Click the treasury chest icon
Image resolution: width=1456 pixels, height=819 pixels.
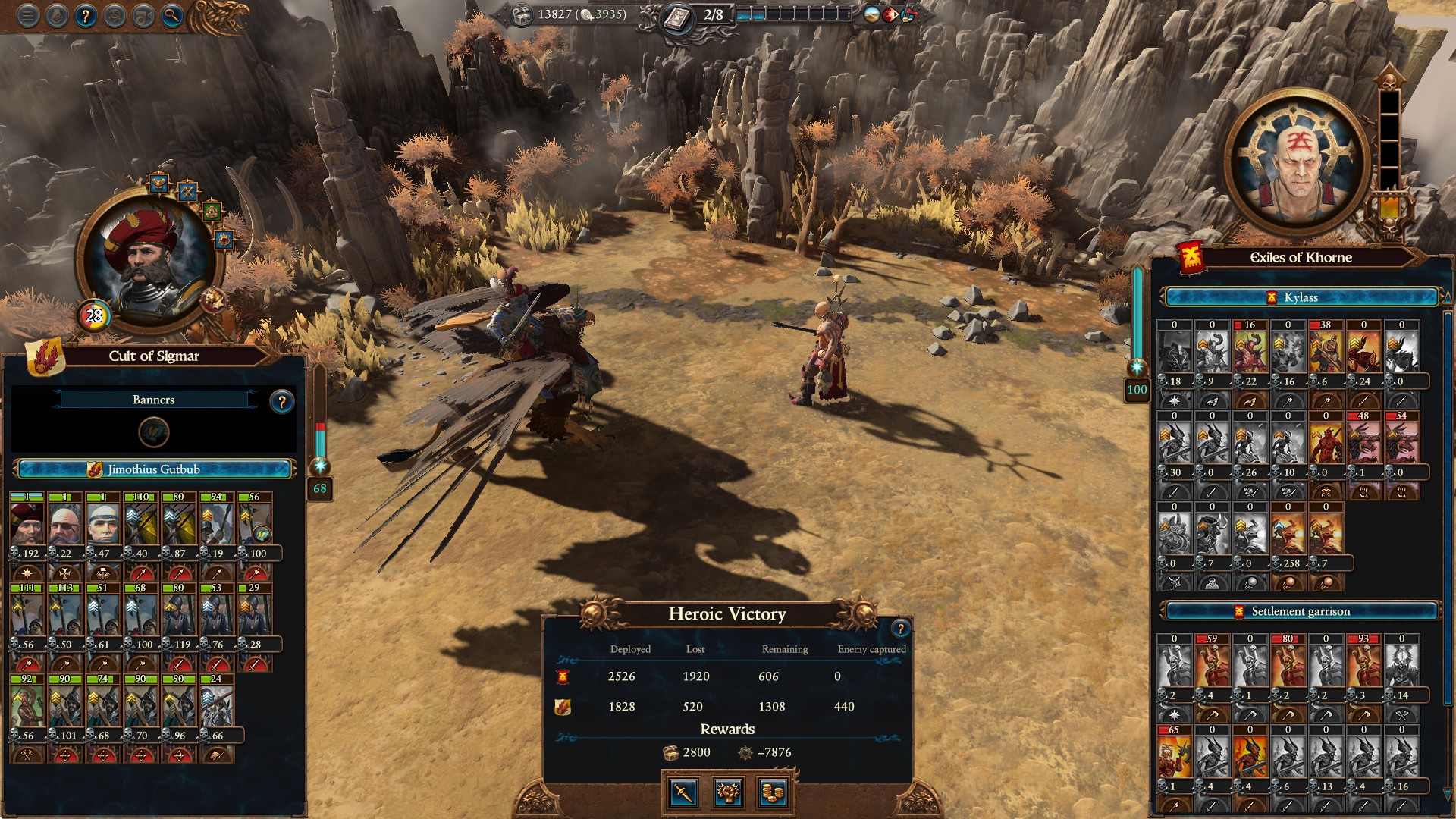[x=522, y=14]
